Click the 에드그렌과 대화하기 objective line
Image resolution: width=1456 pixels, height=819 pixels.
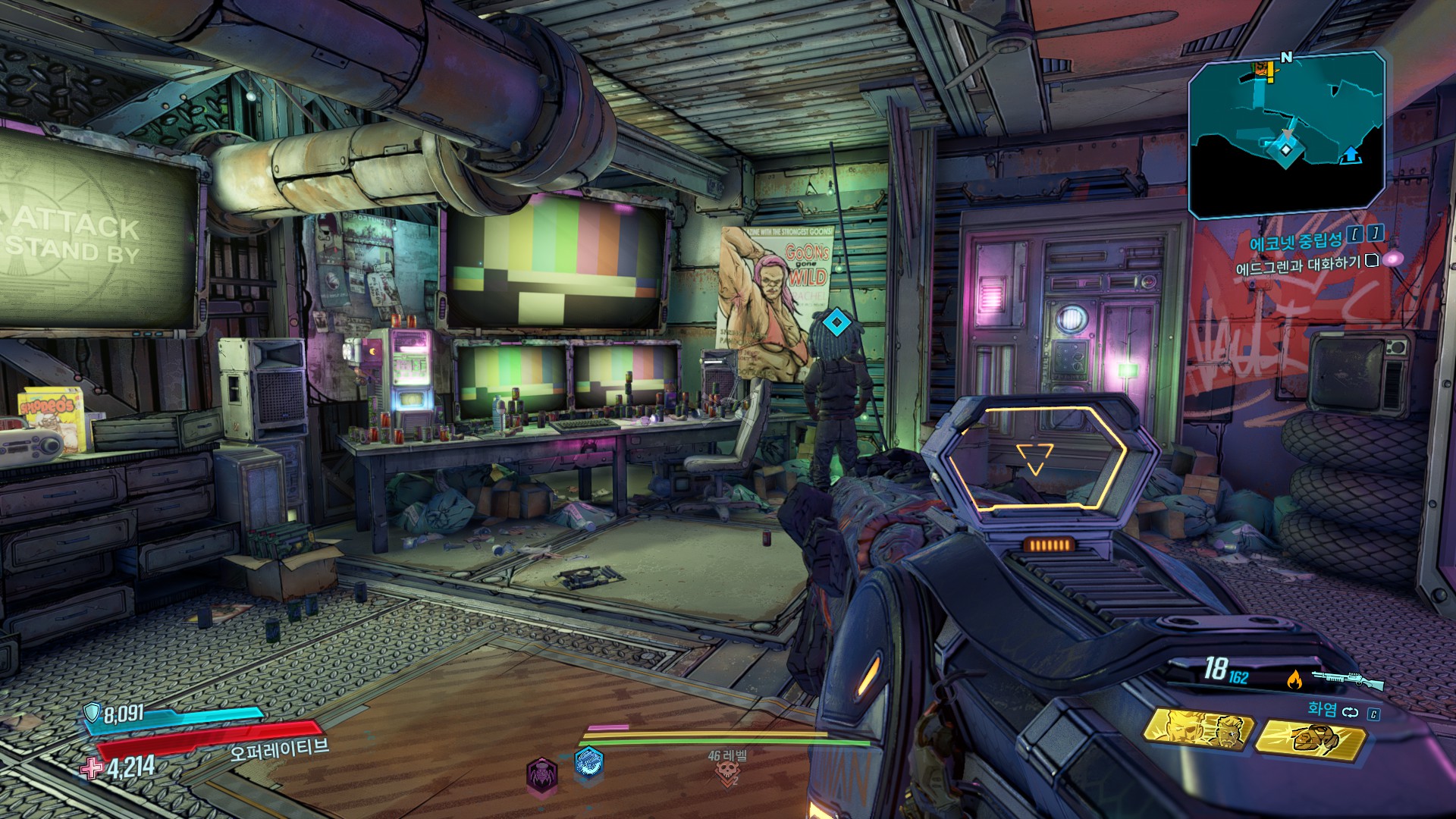coord(1298,266)
